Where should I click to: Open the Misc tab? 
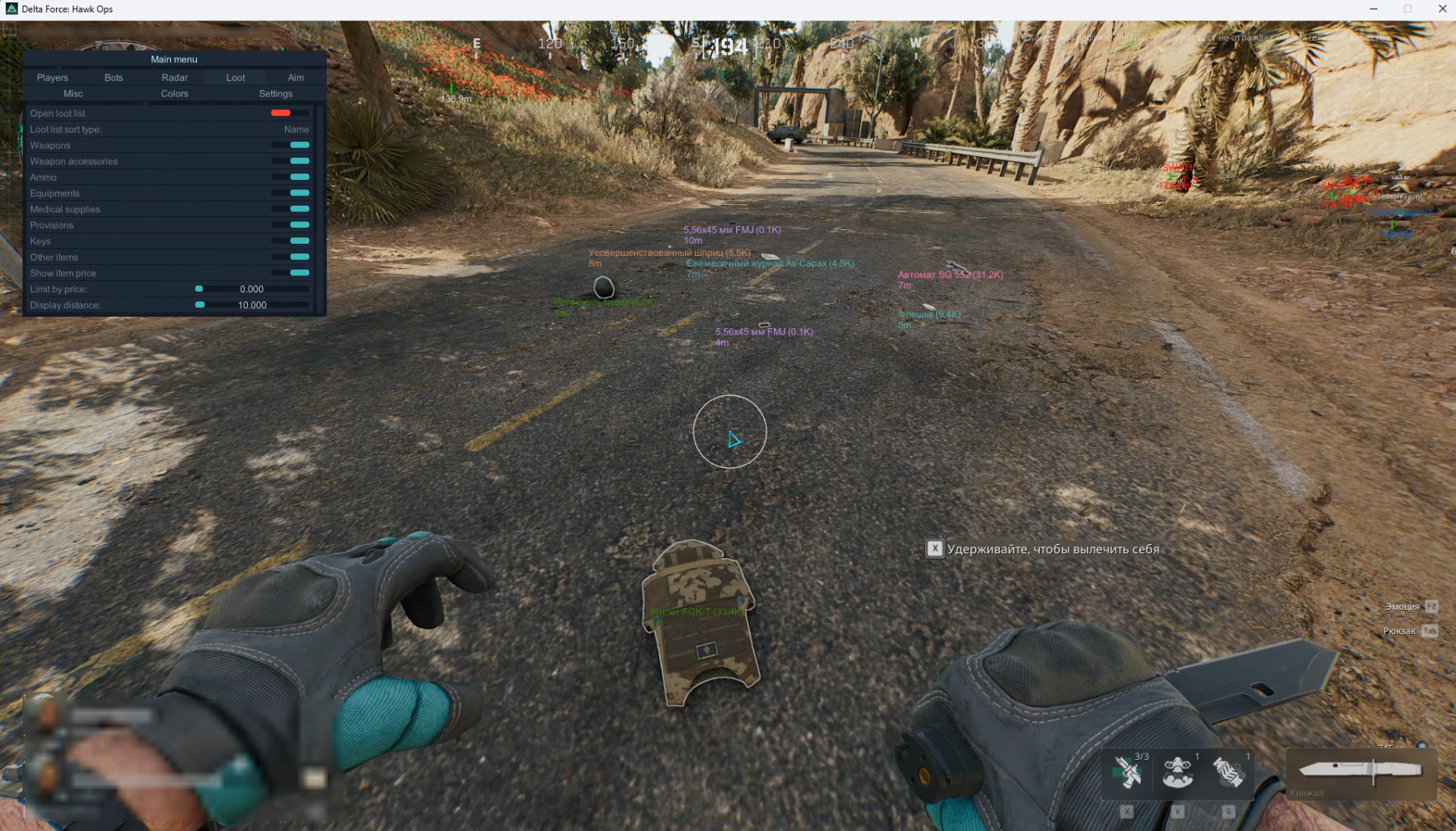click(x=73, y=94)
